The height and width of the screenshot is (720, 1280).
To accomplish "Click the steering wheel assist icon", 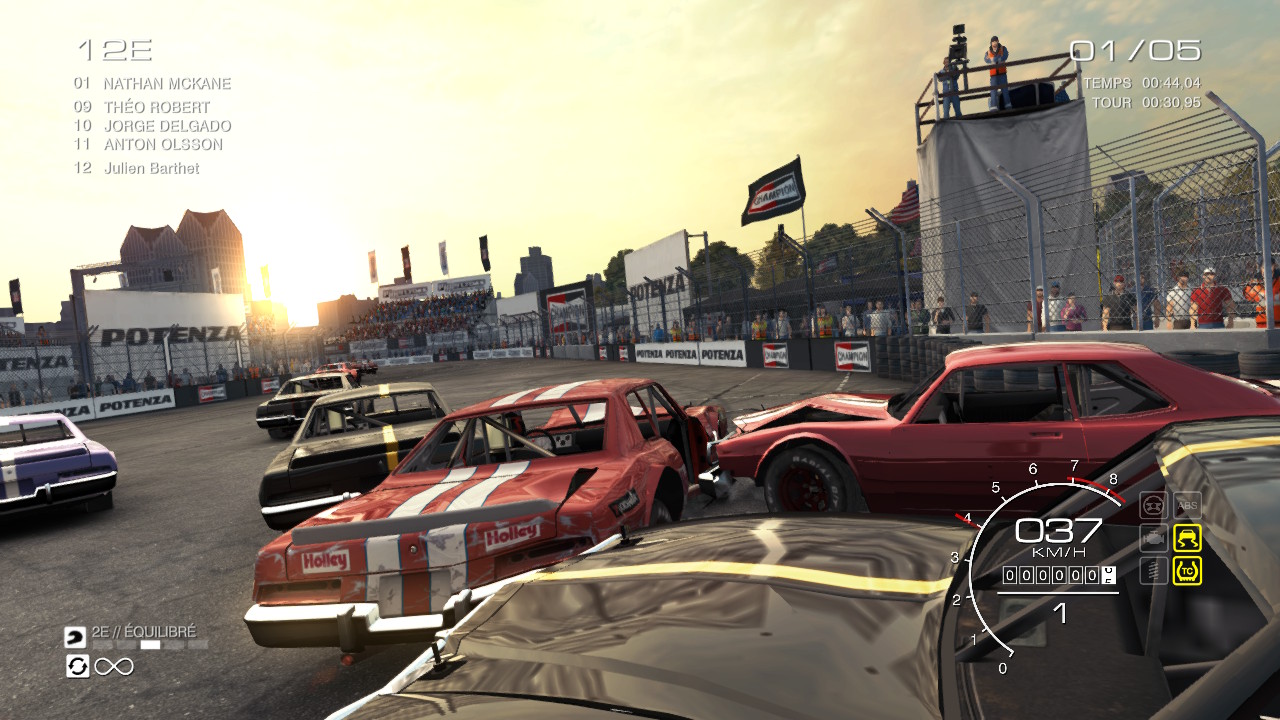I will coord(1153,503).
